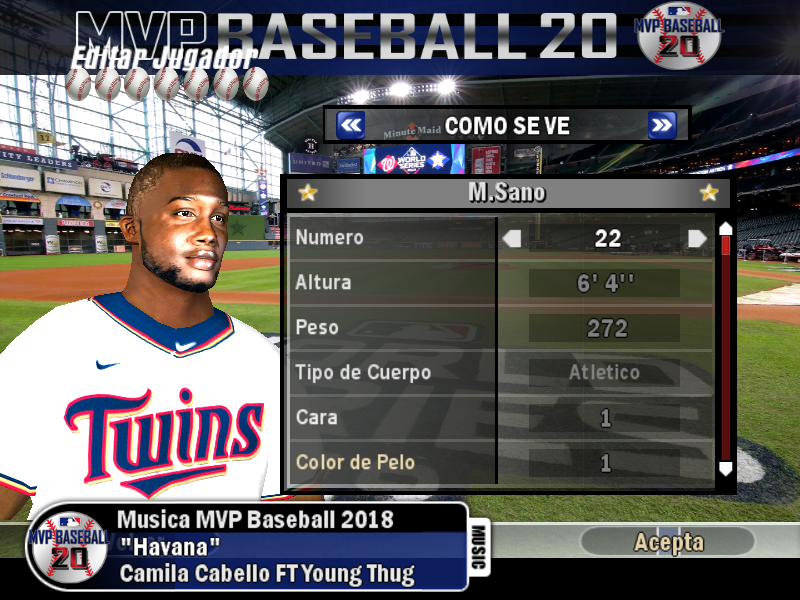Select the Altura row
Image resolution: width=800 pixels, height=600 pixels.
pos(392,283)
